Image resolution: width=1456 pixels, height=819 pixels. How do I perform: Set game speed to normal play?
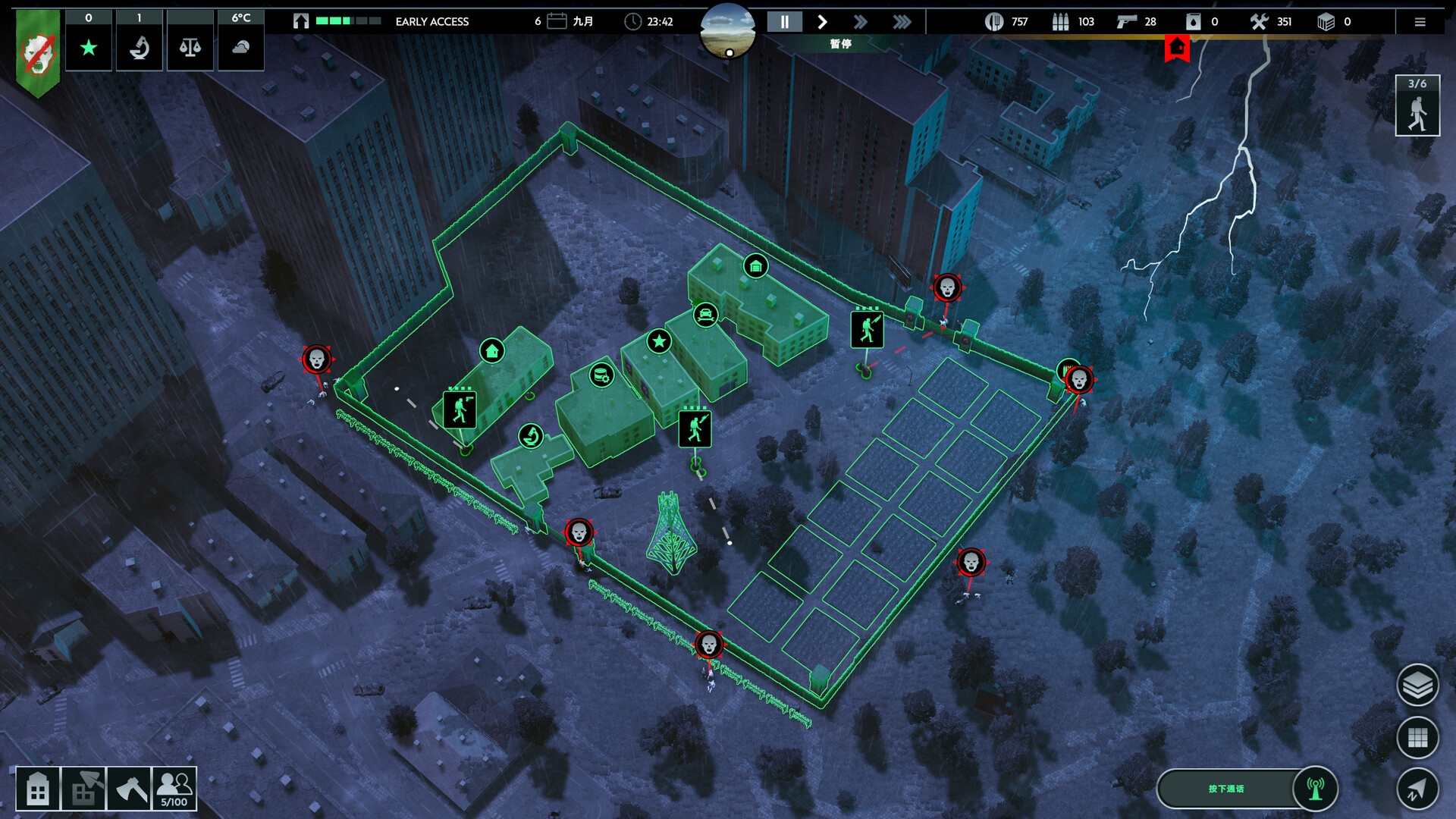[822, 22]
